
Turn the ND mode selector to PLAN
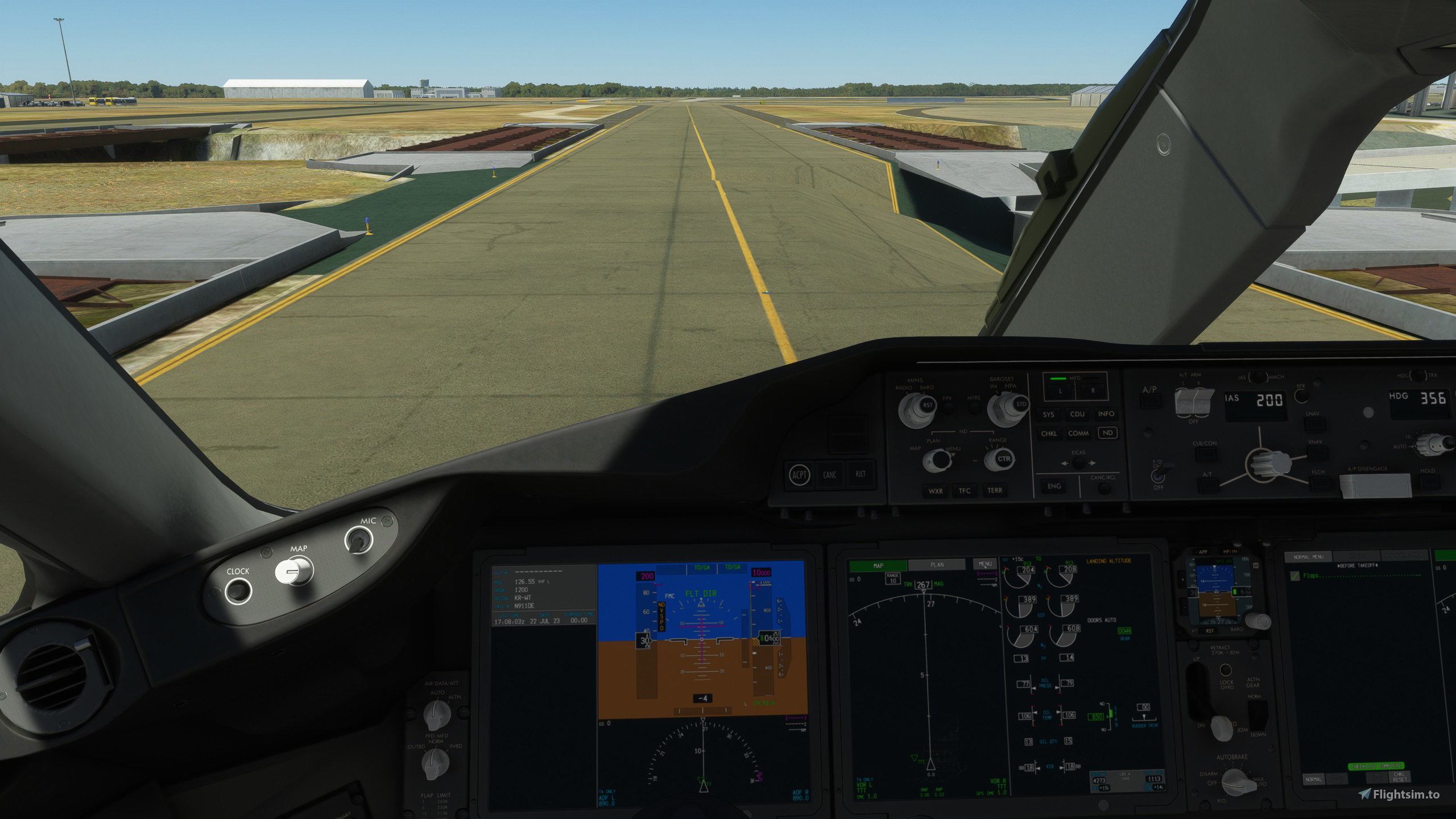(938, 461)
